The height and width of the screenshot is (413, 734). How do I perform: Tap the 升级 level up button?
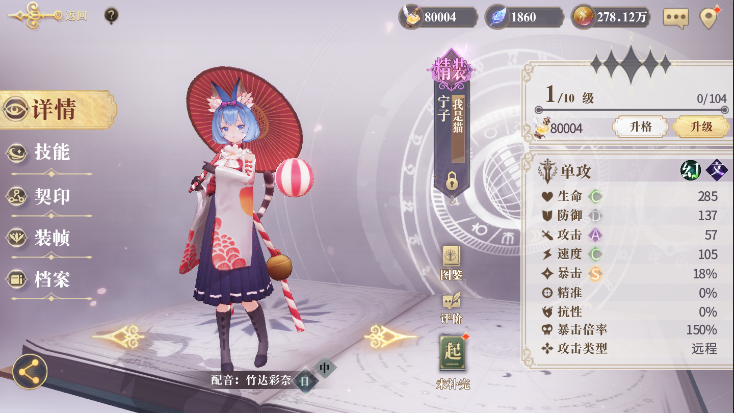tap(699, 127)
